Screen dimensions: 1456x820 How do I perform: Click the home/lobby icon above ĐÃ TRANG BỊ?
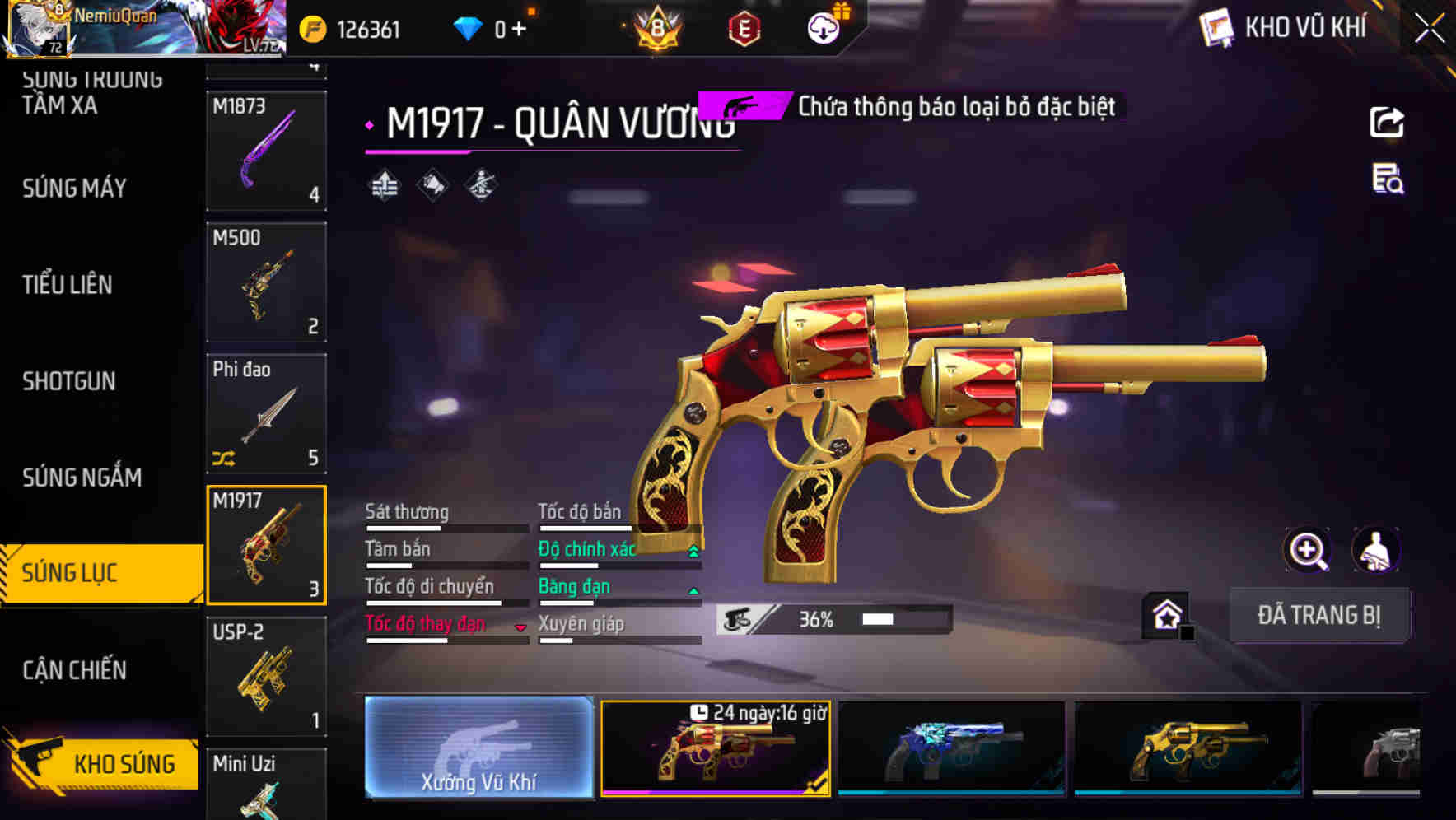coord(1165,614)
